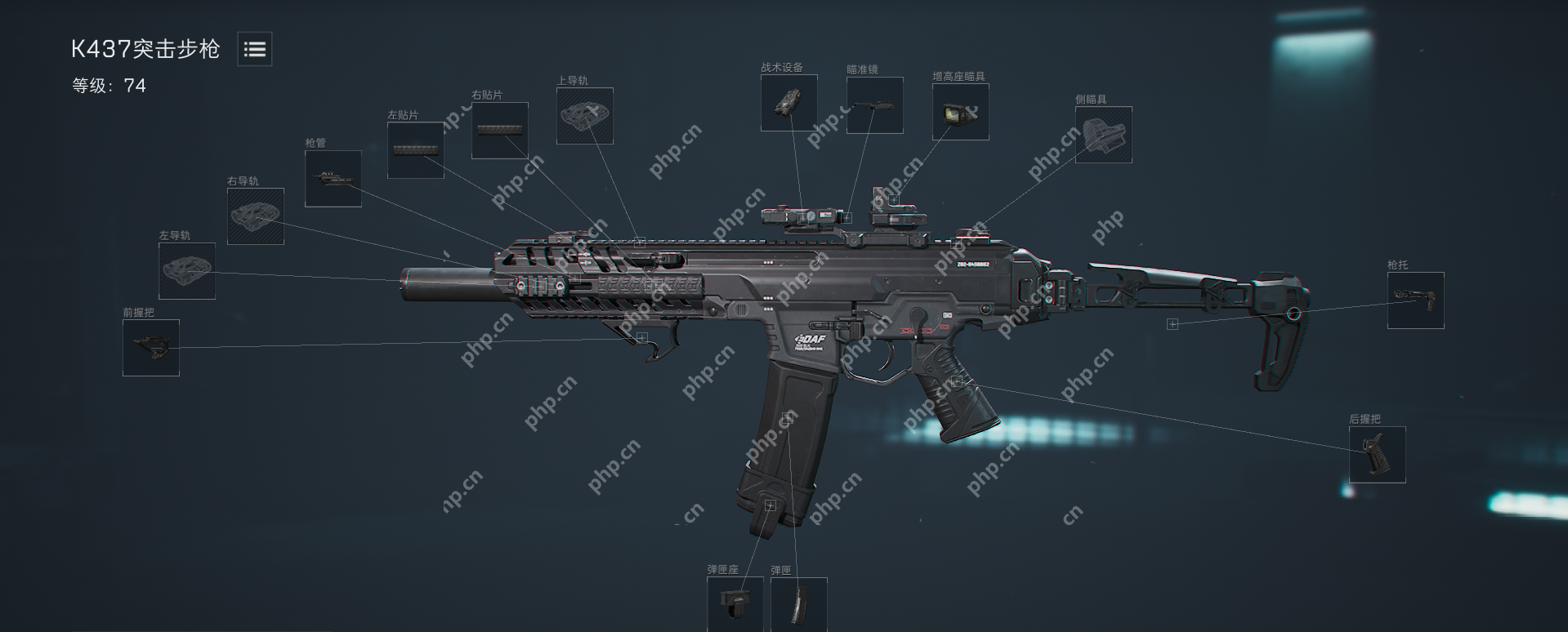Select the 枪管 barrel slot
Screen dimensions: 1568x632
point(333,179)
